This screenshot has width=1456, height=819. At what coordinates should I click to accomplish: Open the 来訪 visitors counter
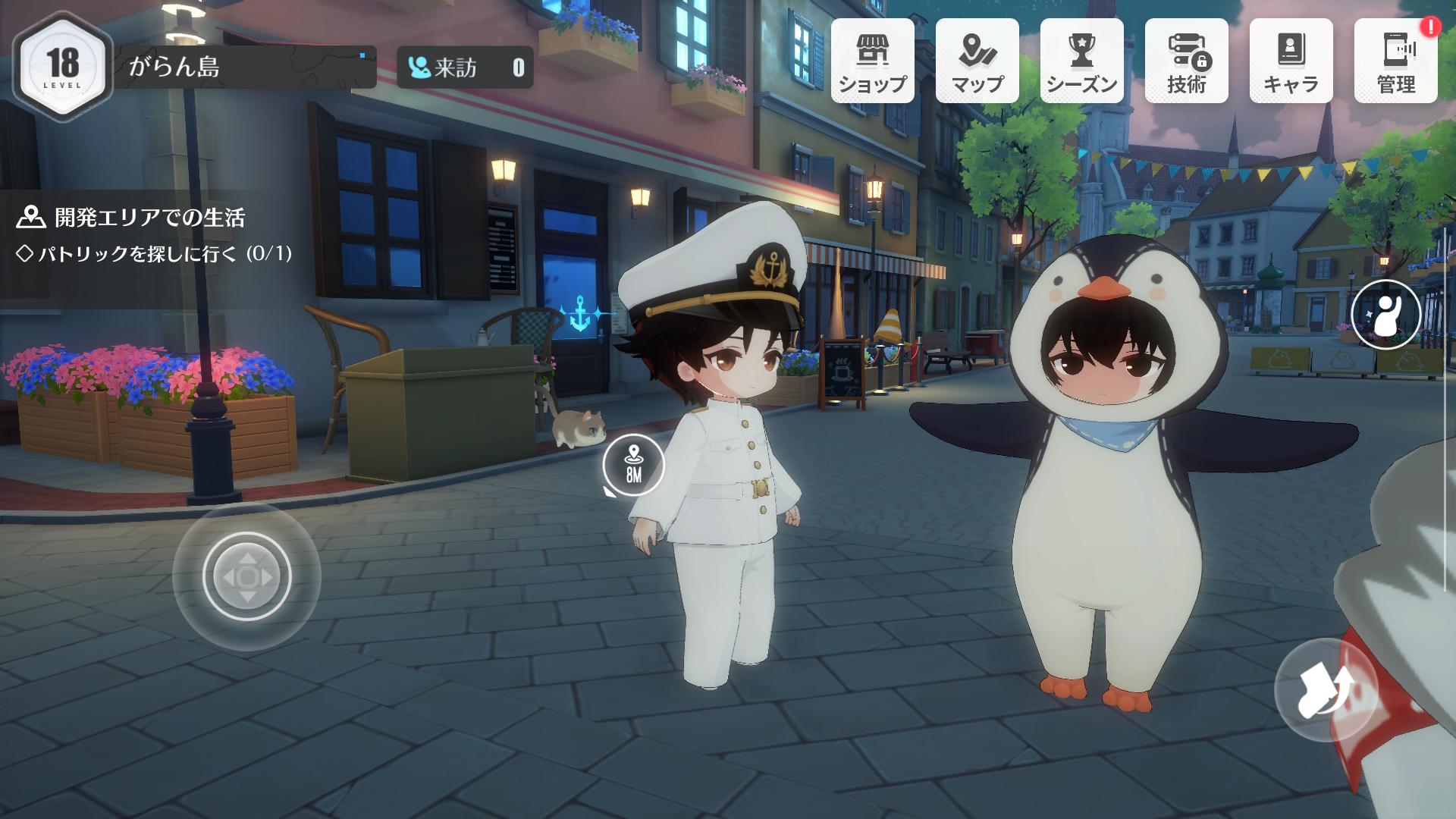[x=465, y=68]
